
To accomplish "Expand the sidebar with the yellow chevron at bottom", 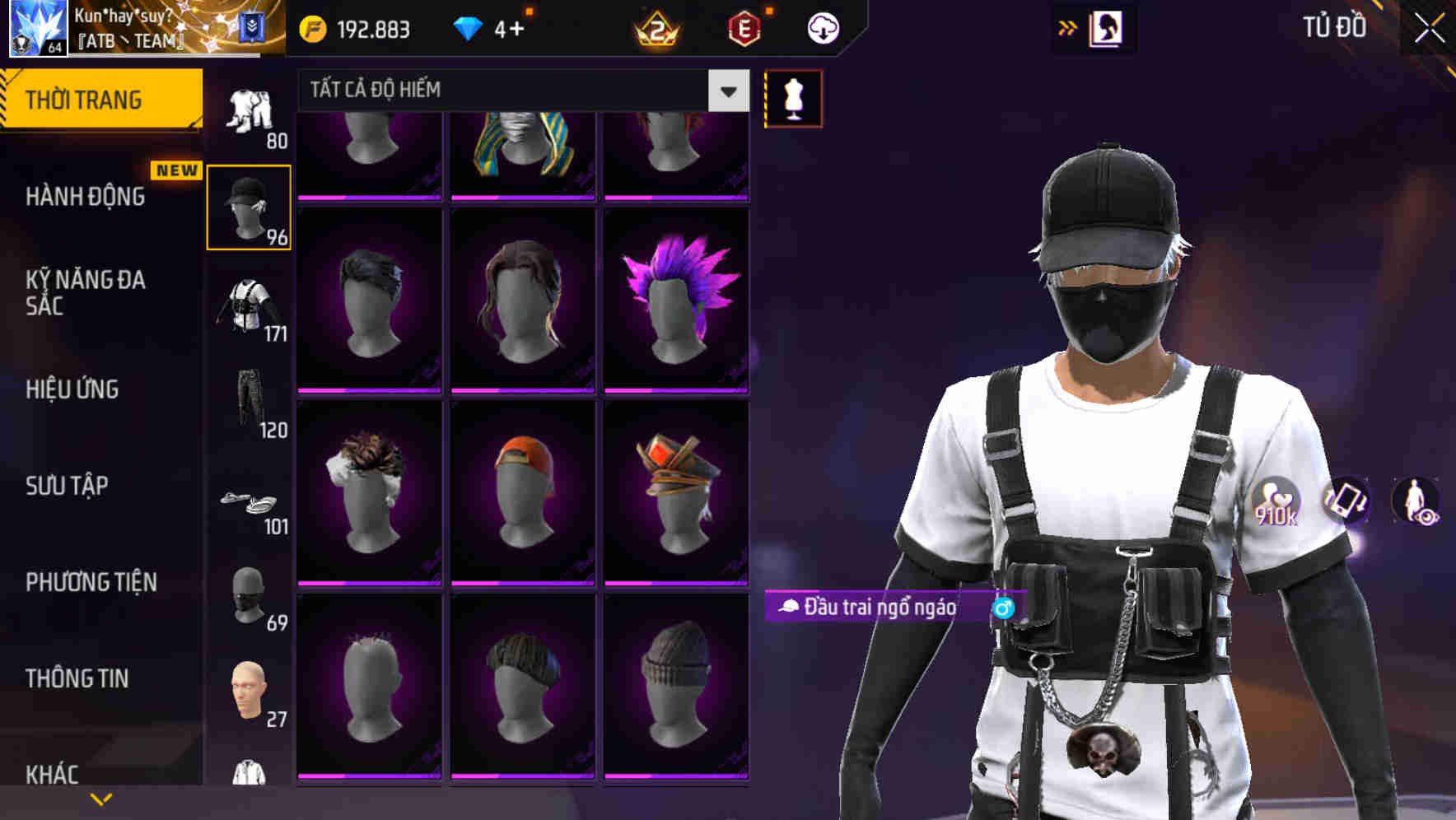I will 100,800.
